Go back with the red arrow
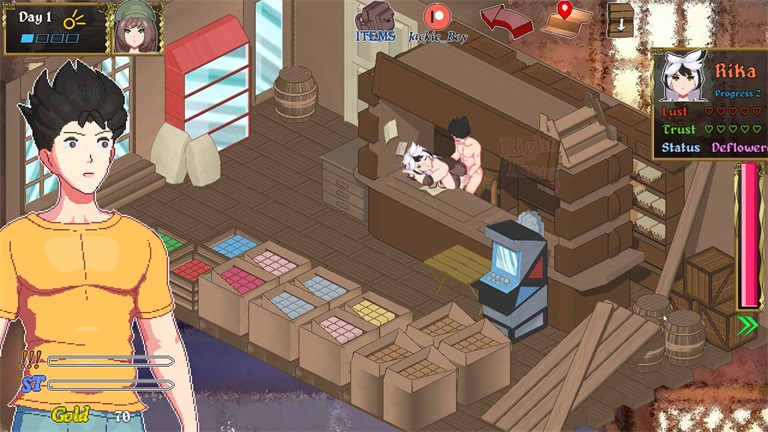768x432 pixels. coord(506,19)
